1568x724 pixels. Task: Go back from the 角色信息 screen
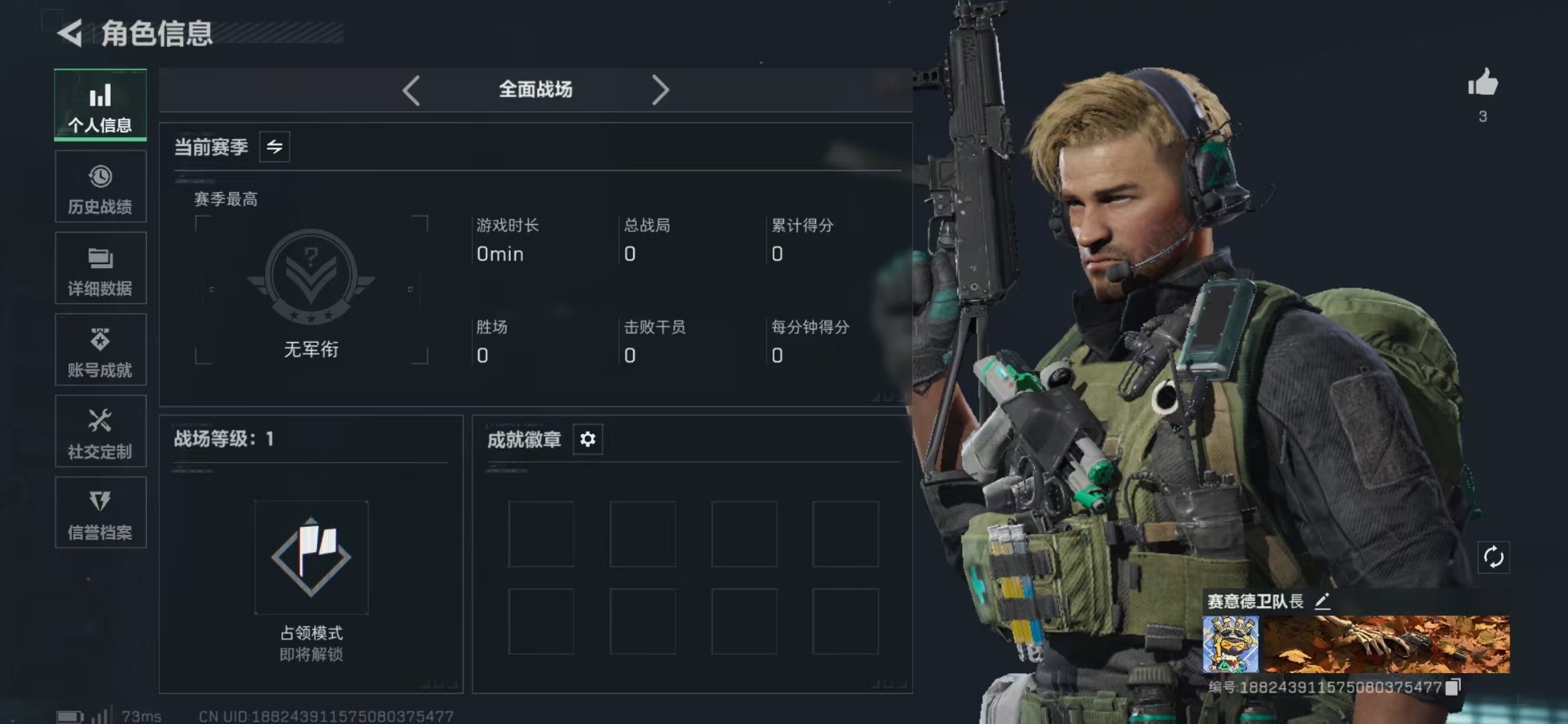click(x=70, y=33)
